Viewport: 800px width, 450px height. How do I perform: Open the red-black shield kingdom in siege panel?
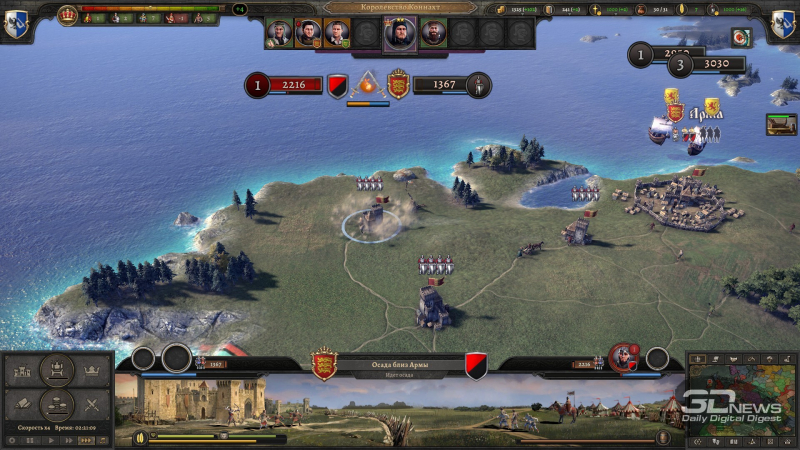[476, 364]
